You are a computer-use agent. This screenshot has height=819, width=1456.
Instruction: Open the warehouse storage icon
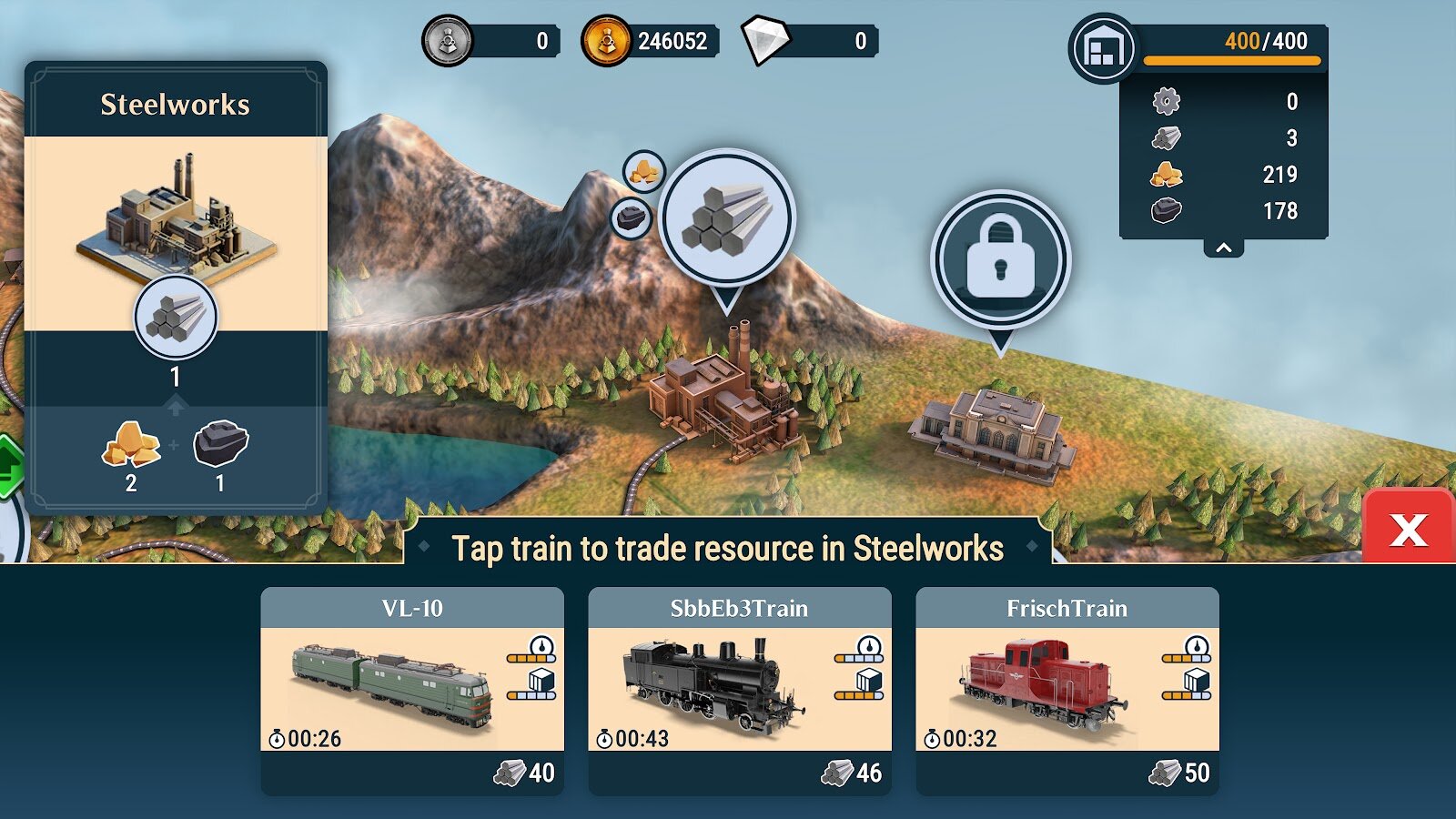[x=1102, y=48]
